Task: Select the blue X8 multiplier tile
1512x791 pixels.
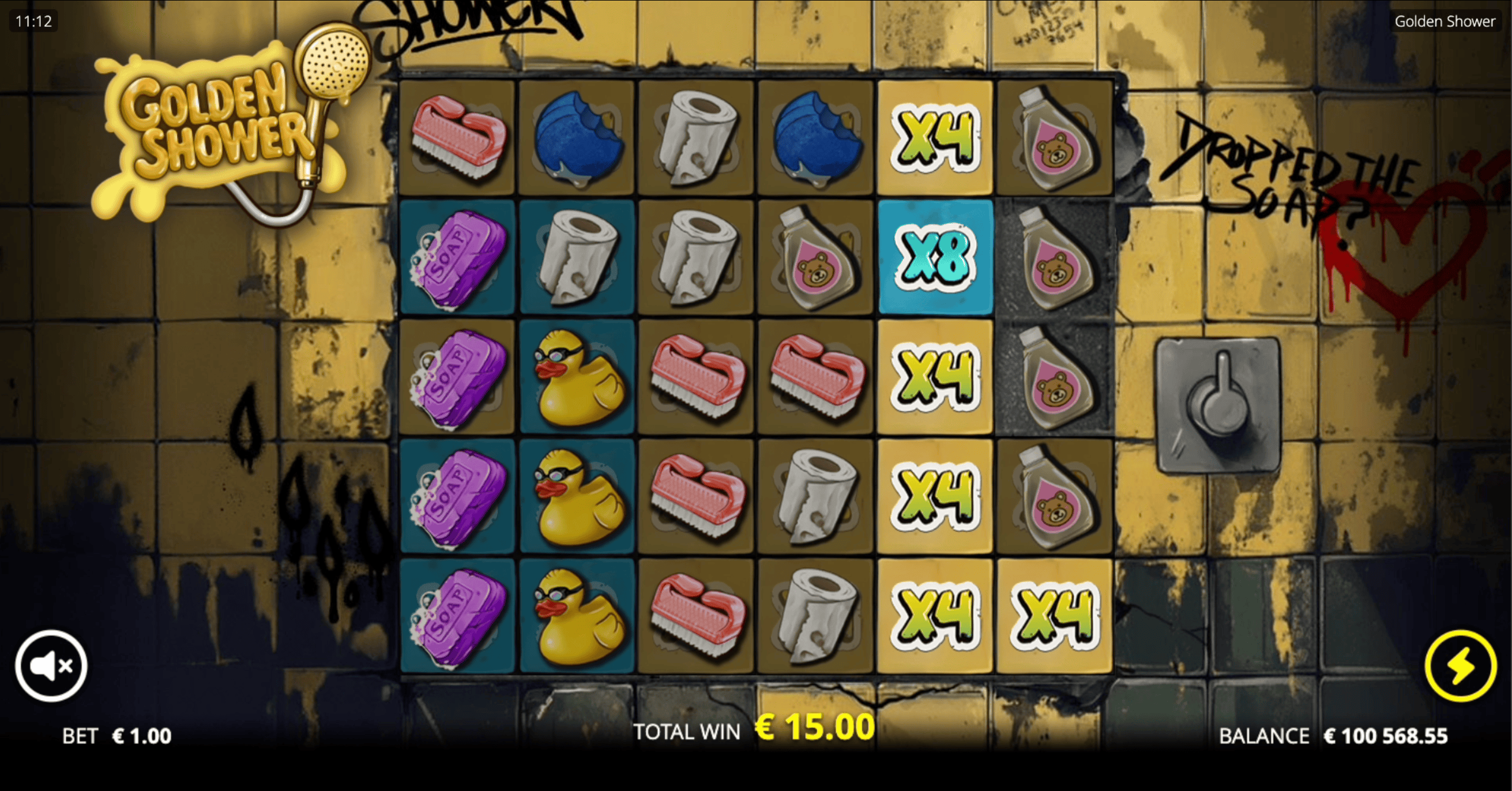Action: [x=934, y=257]
